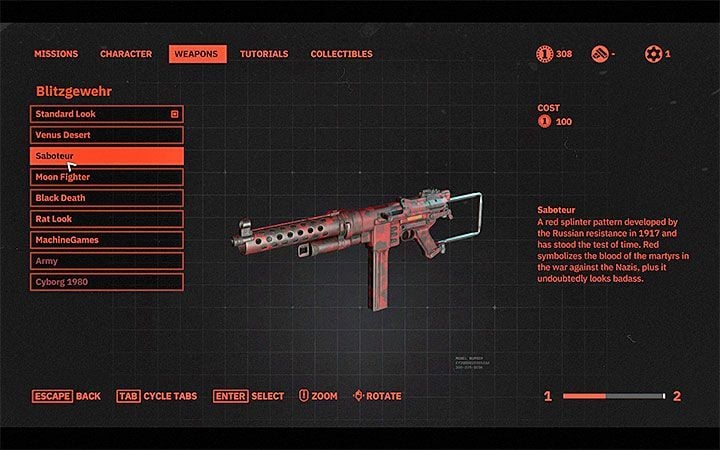Choose the Standard Look skin
720x450 pixels.
[x=106, y=114]
